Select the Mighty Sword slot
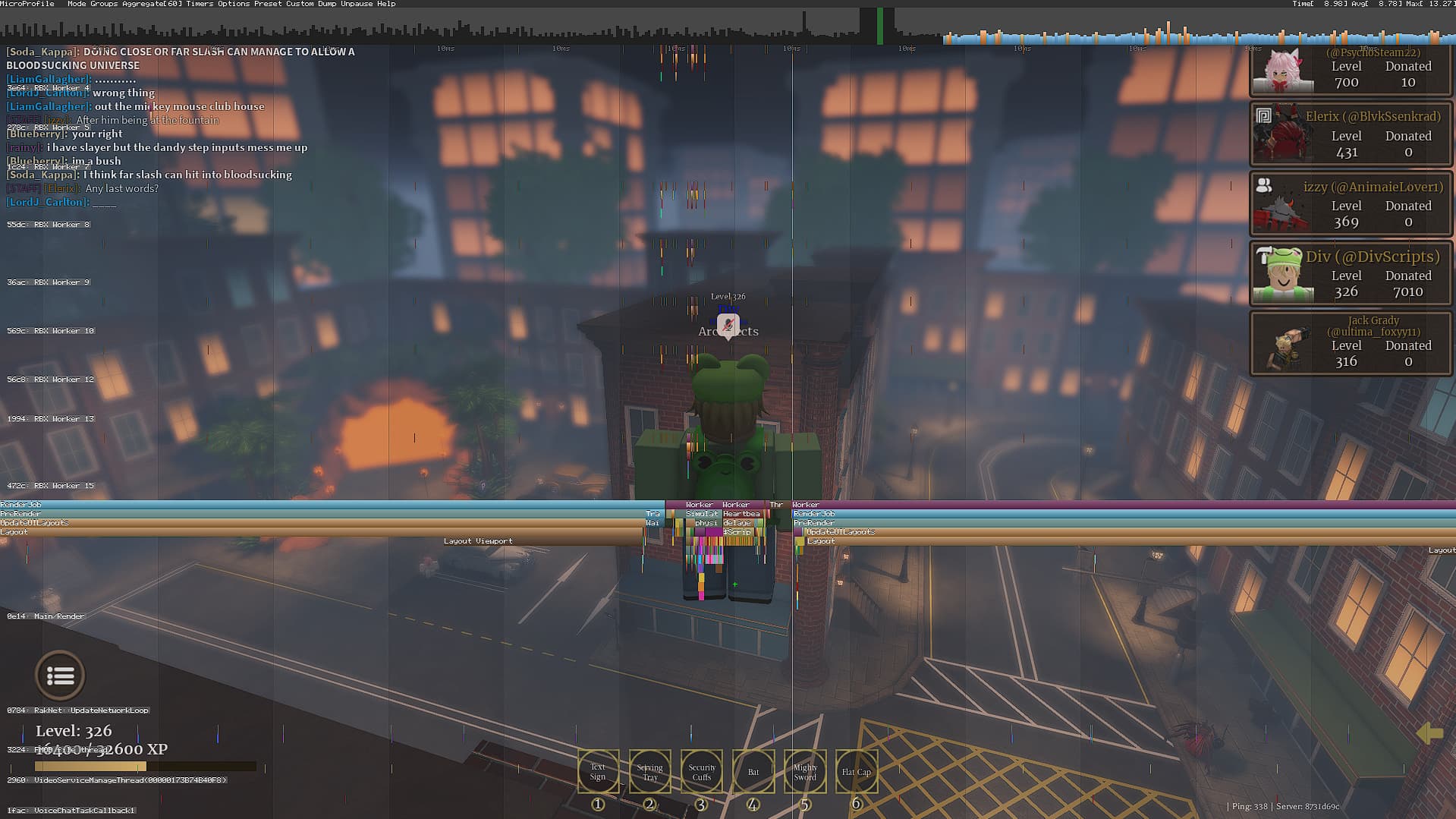This screenshot has width=1456, height=819. coord(805,771)
